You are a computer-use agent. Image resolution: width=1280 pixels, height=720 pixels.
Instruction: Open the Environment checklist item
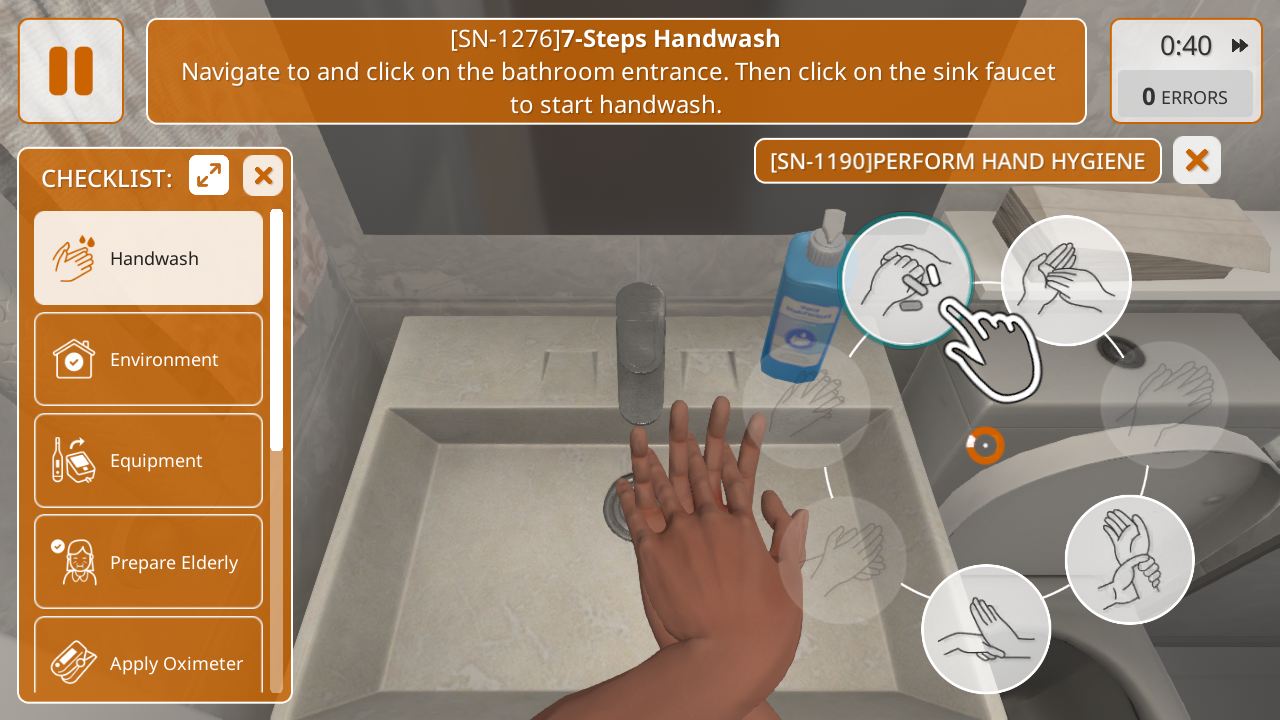point(149,359)
